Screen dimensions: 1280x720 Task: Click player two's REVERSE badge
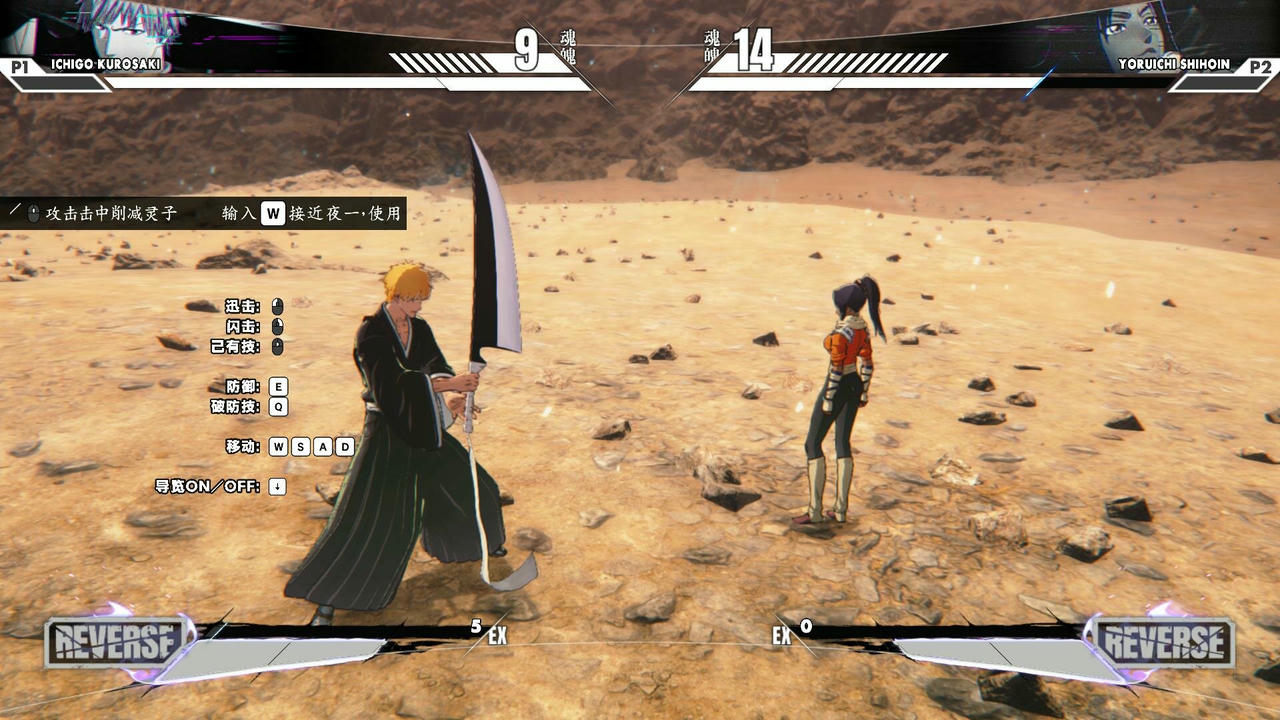coord(1164,642)
